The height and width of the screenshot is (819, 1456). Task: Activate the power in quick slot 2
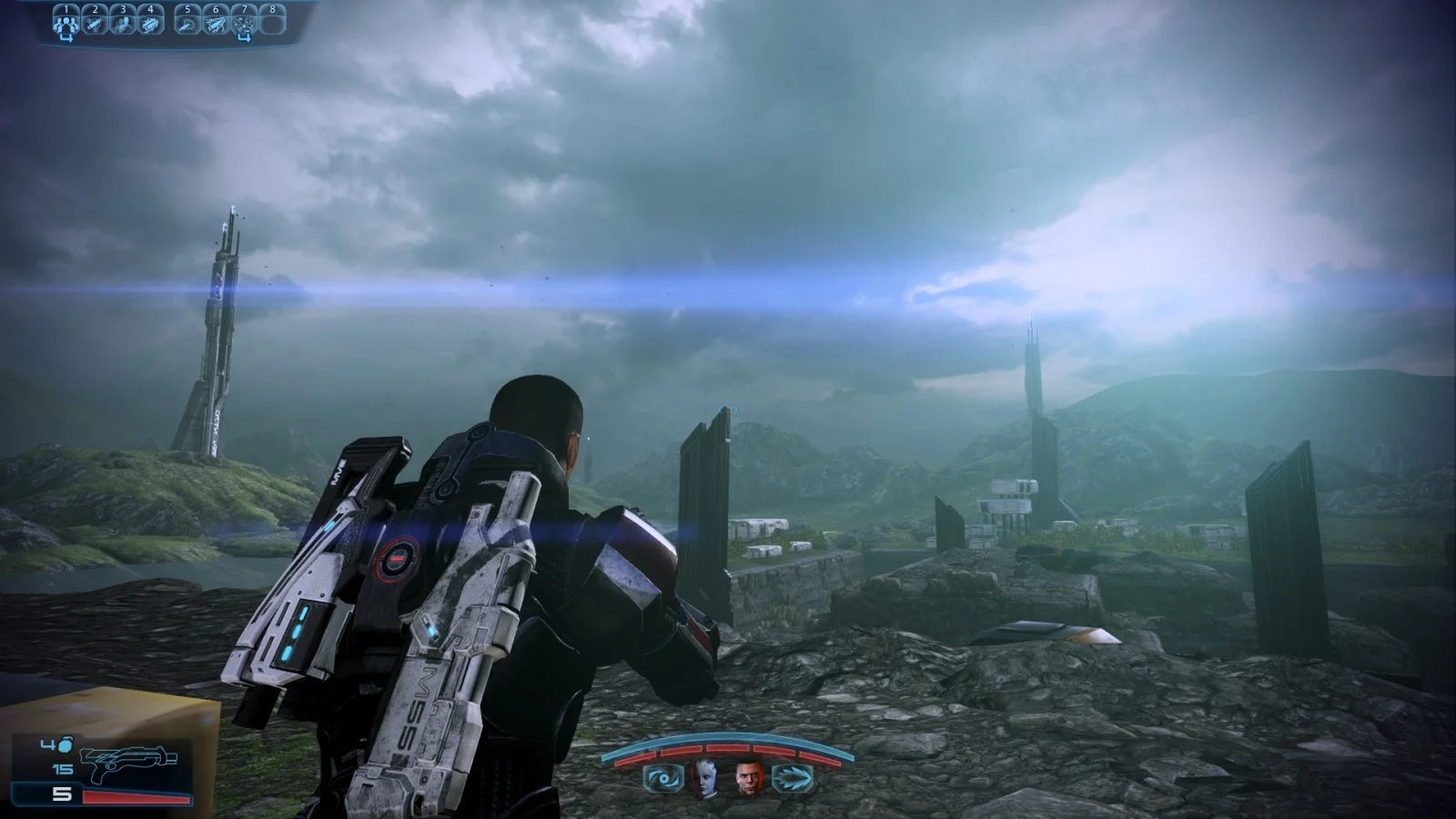coord(94,21)
